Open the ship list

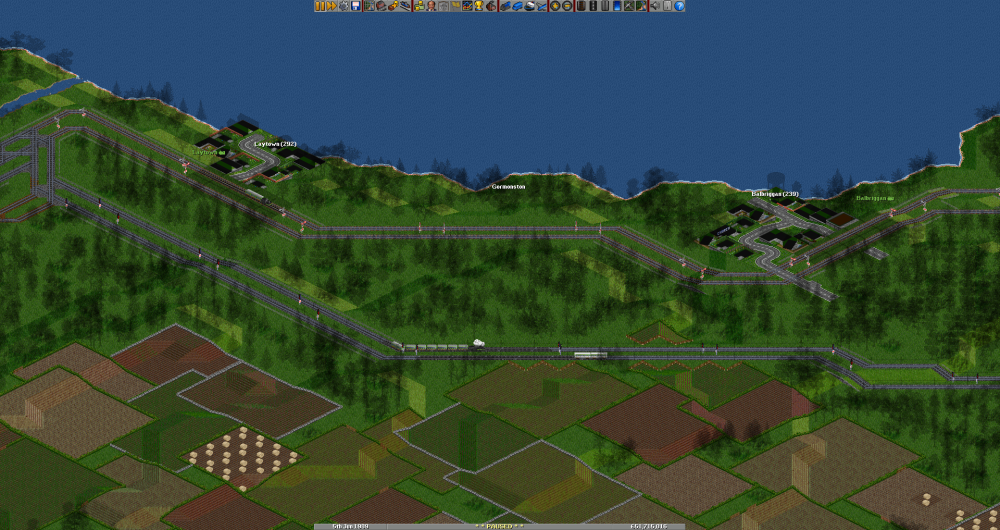click(x=529, y=6)
